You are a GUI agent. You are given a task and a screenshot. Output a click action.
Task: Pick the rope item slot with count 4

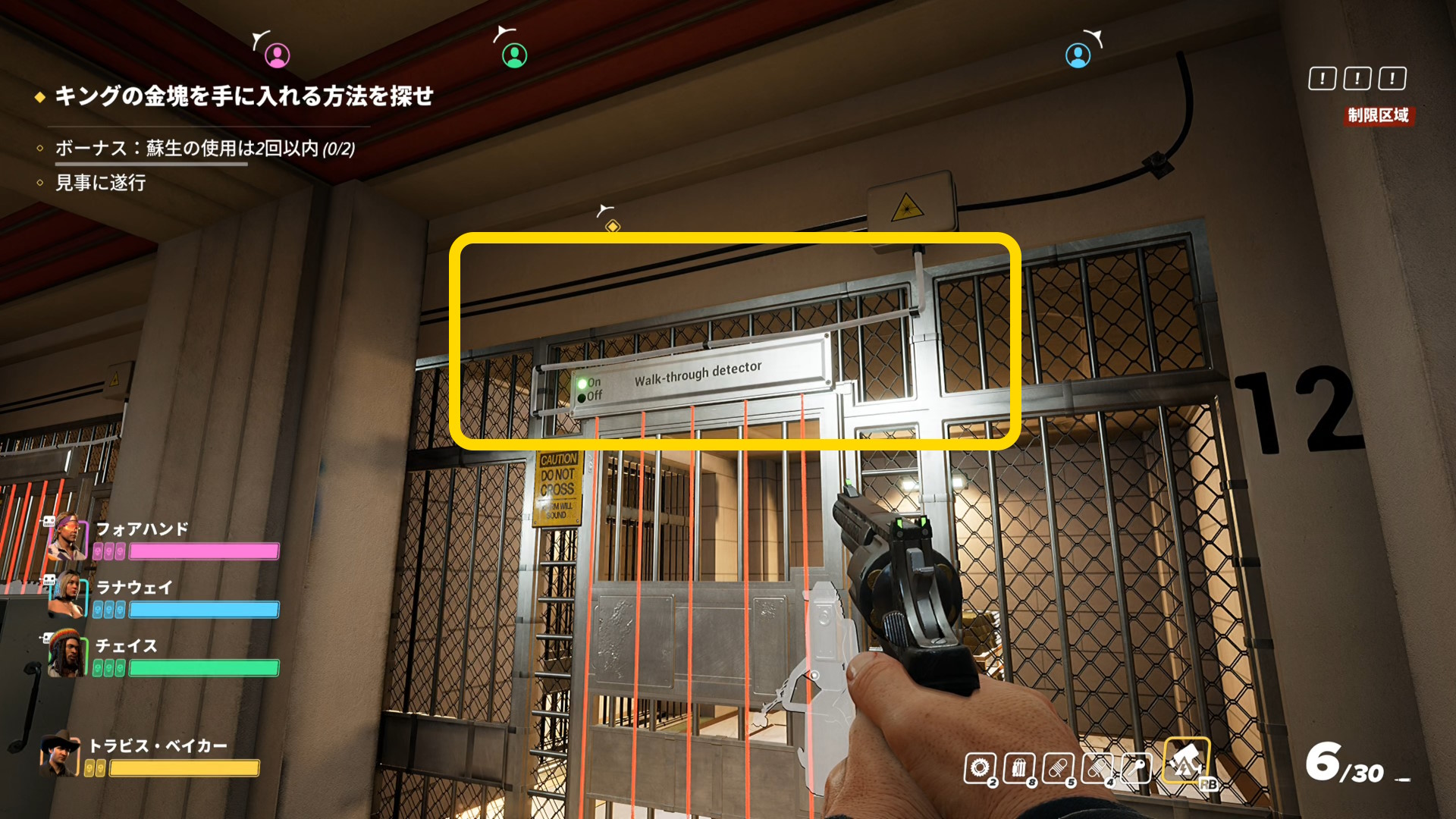coord(1097,768)
